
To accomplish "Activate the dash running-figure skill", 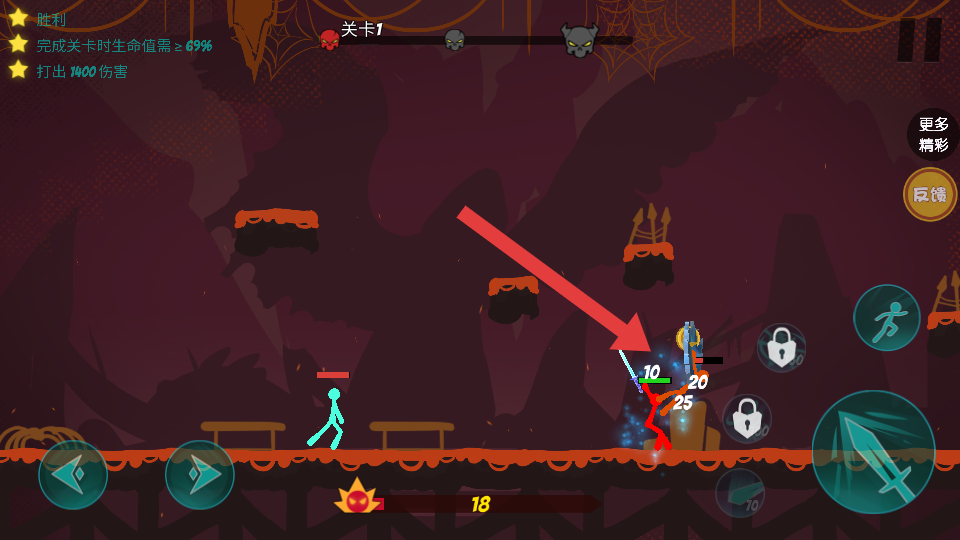I will (886, 318).
